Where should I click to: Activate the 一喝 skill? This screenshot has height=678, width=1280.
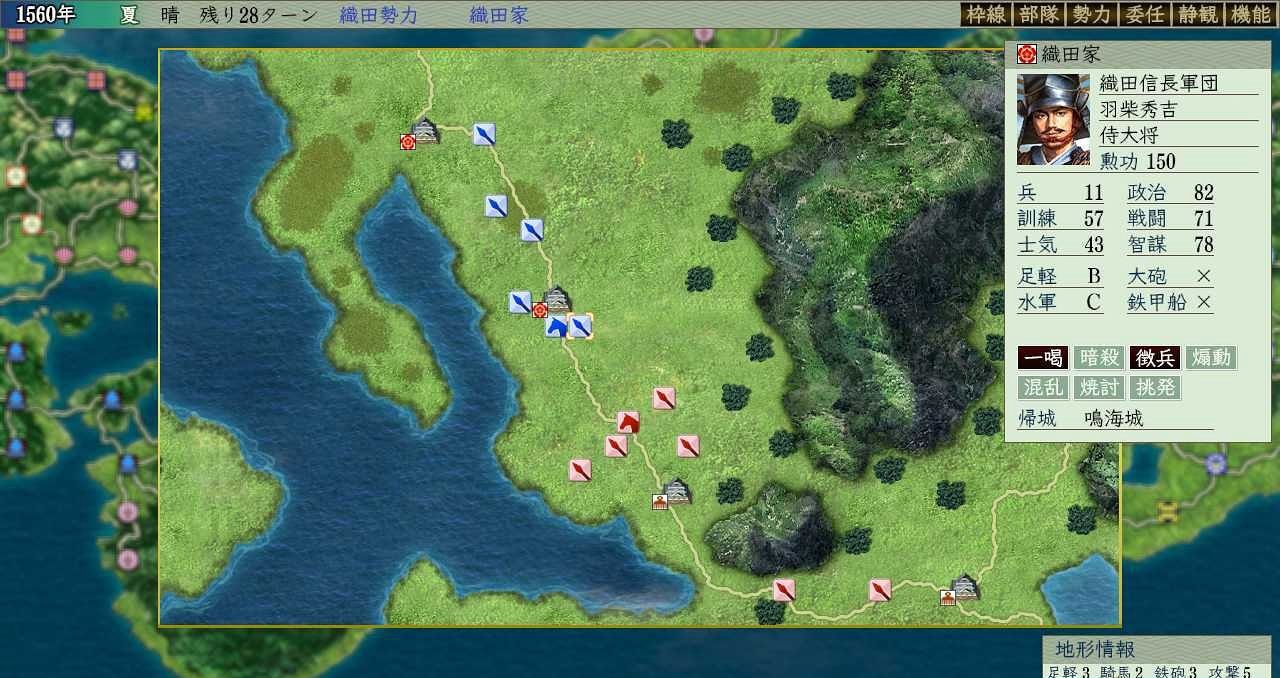click(1043, 358)
